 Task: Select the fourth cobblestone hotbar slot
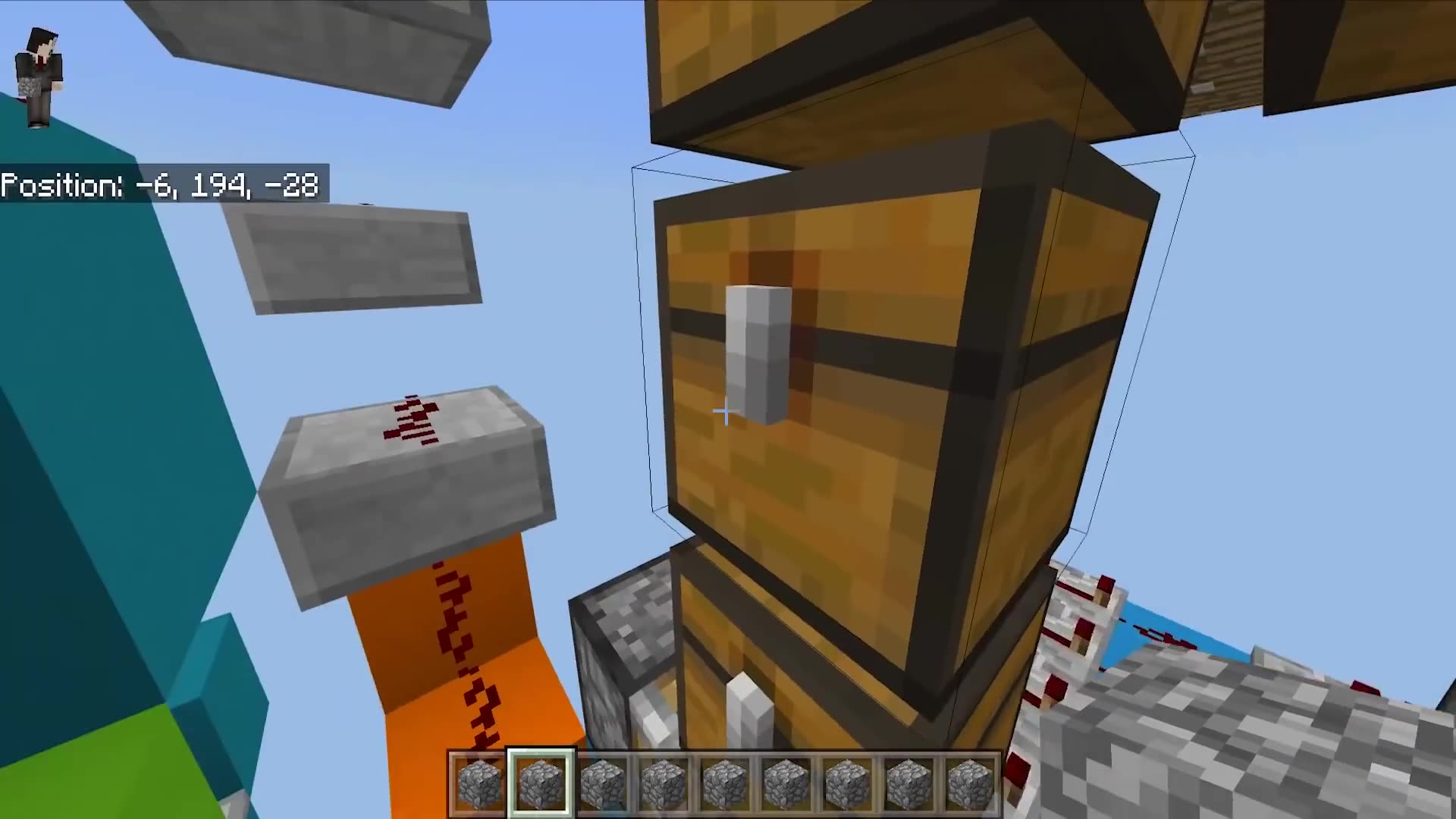coord(665,781)
